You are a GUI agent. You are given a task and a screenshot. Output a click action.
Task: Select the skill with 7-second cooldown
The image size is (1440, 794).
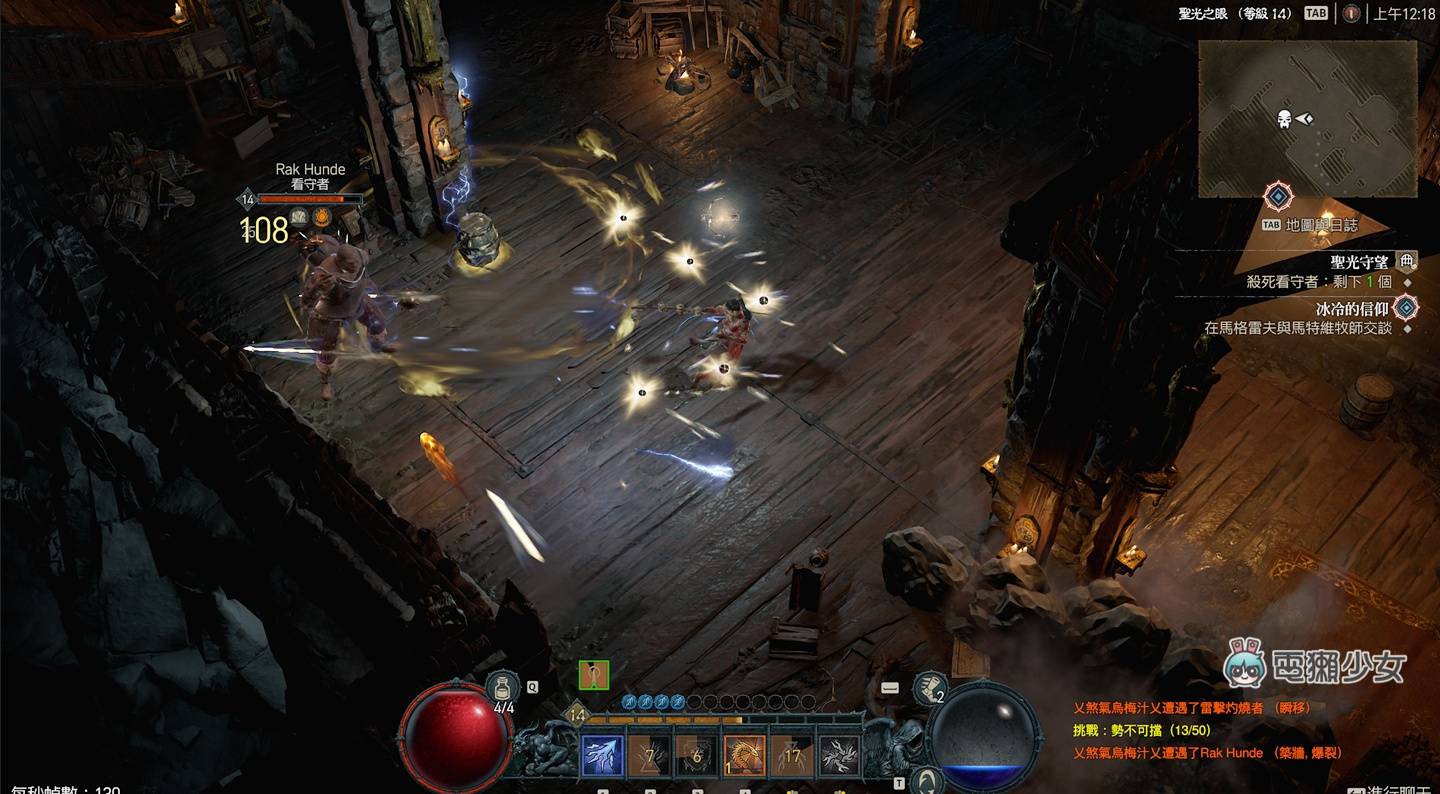click(x=650, y=756)
